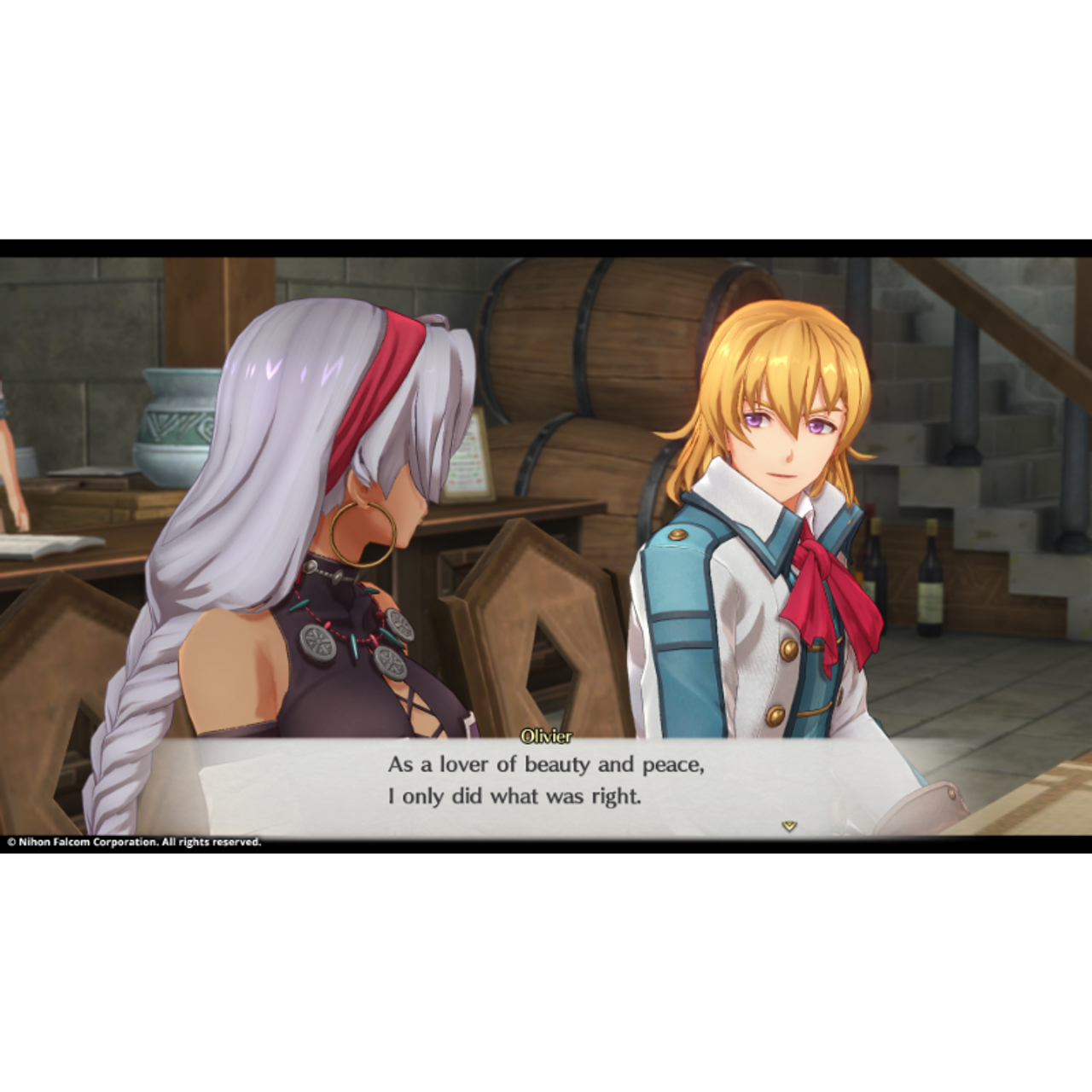The width and height of the screenshot is (1092, 1092).
Task: Expand the dialogue box chevron indicator
Action: click(x=789, y=826)
